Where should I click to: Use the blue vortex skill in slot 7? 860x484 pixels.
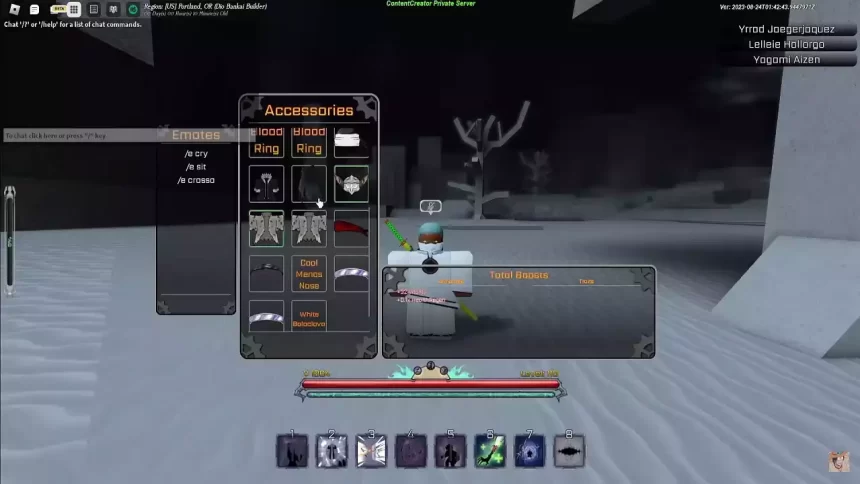pyautogui.click(x=529, y=451)
